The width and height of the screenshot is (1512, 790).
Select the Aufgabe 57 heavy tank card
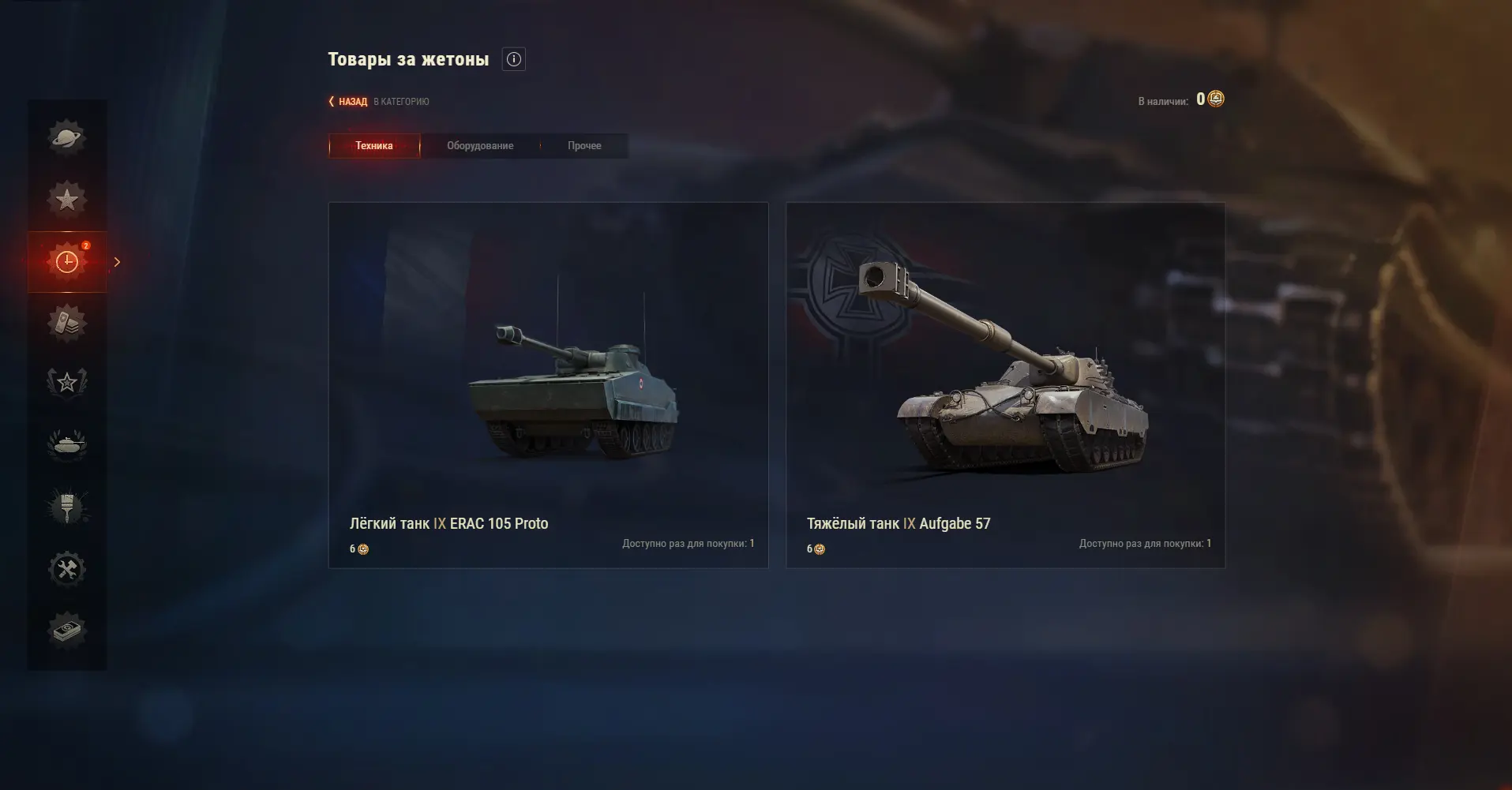click(1005, 384)
